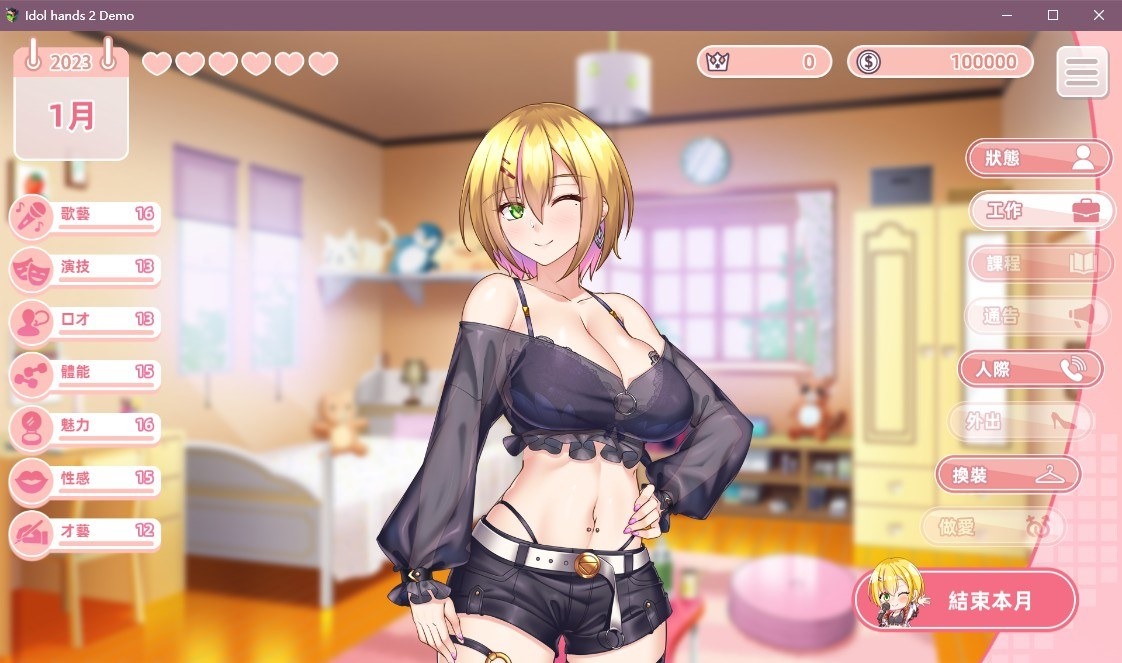Close the Idol hands 2 Demo window
The image size is (1122, 663).
tap(1099, 15)
